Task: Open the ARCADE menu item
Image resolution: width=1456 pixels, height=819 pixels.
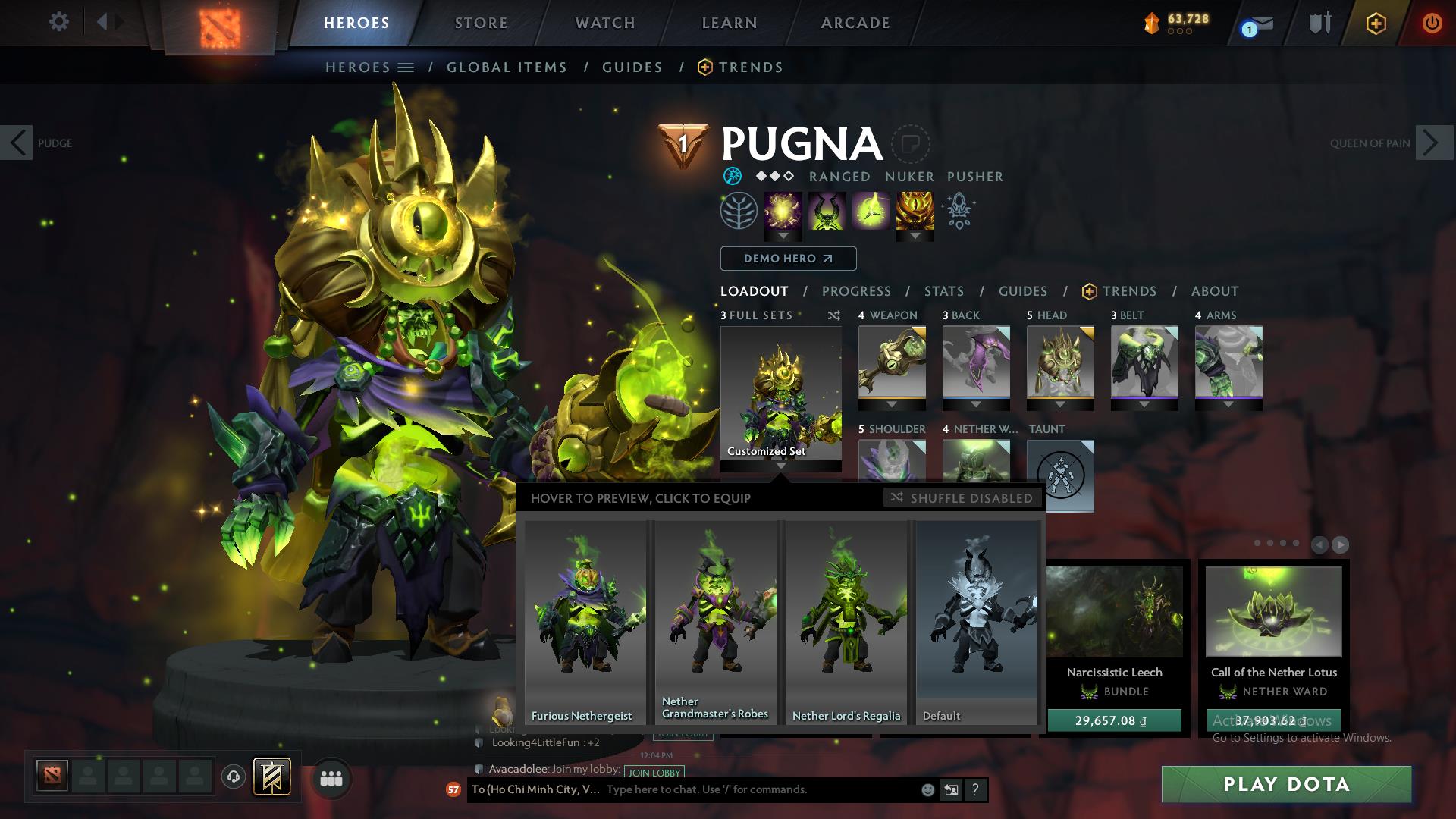Action: [855, 22]
